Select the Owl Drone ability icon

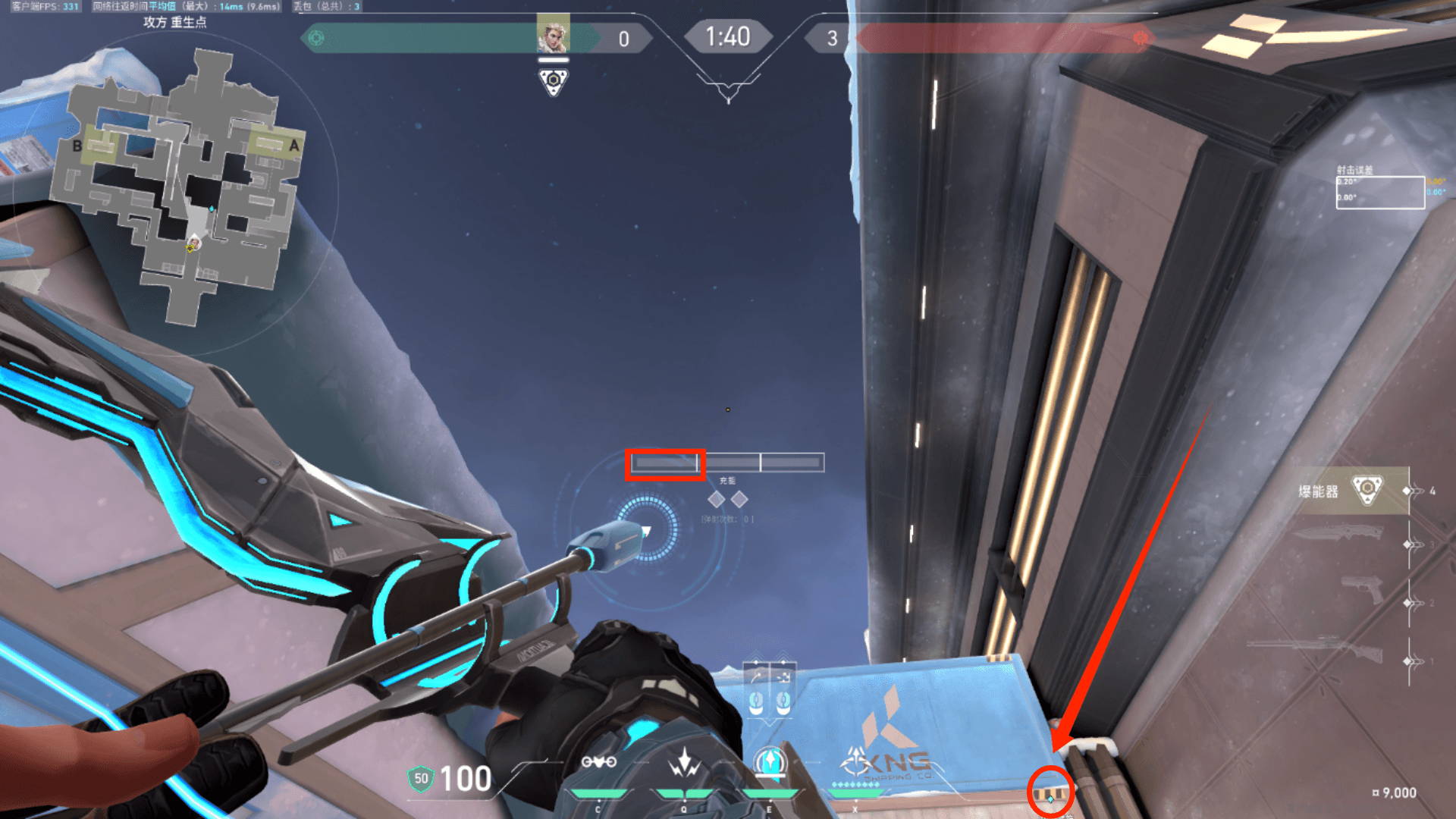[x=598, y=763]
